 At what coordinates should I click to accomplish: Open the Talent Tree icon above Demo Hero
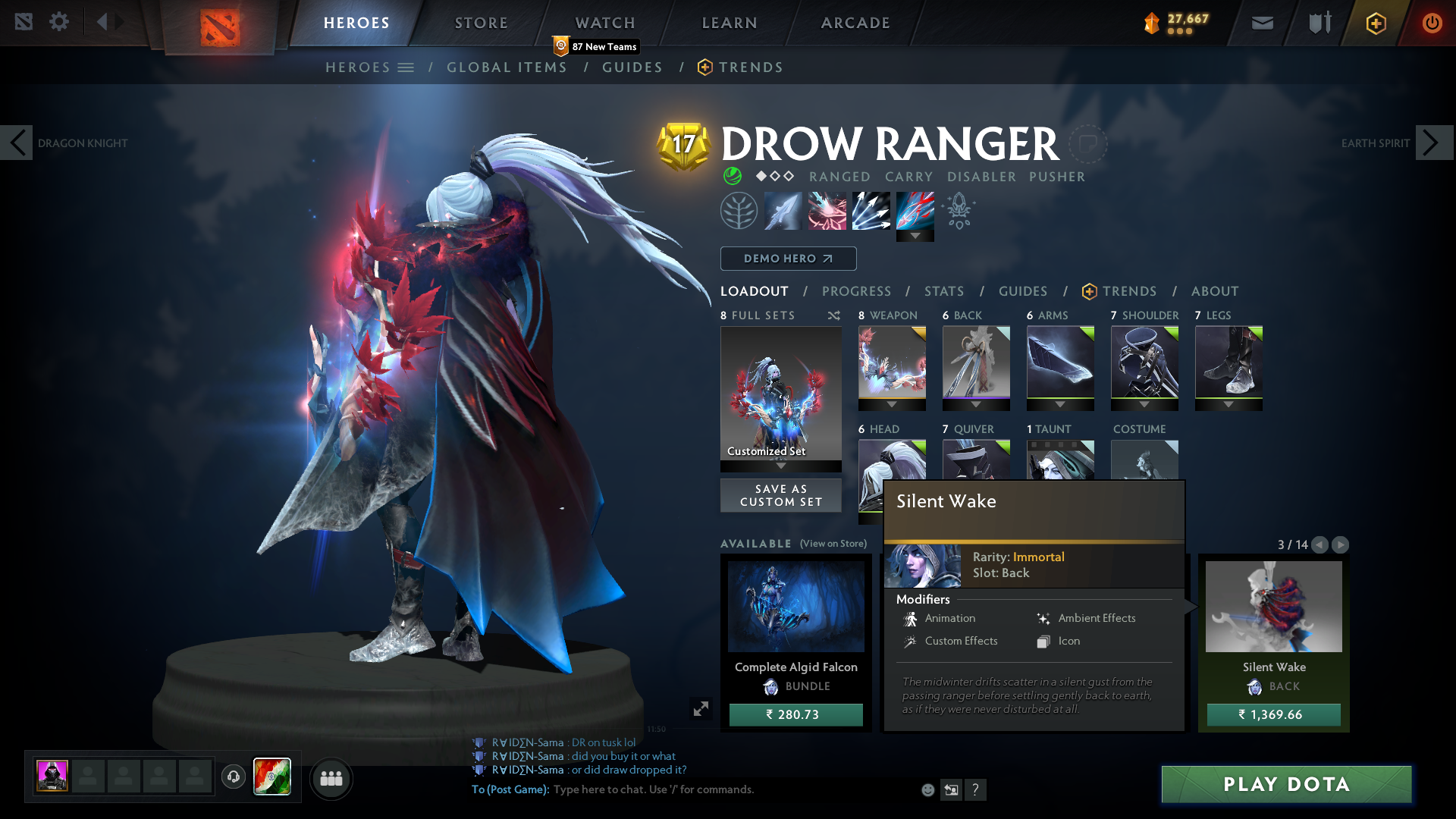pos(739,210)
